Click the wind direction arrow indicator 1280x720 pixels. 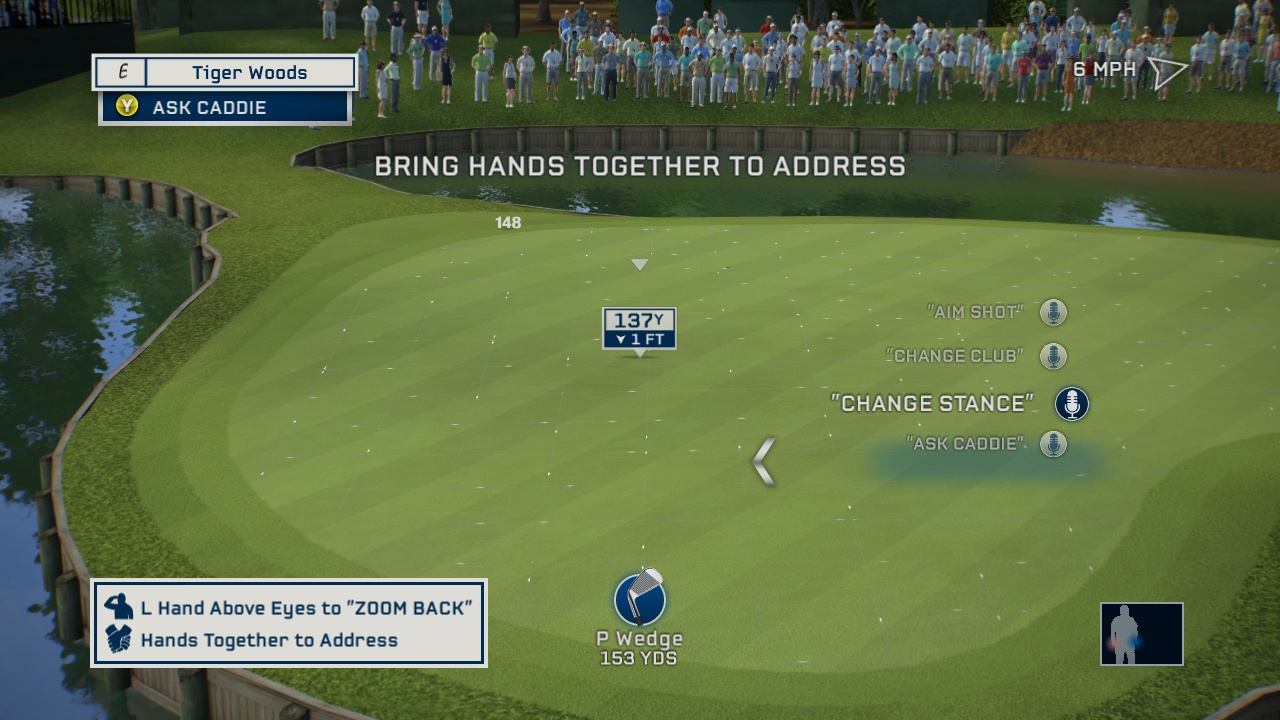(x=1166, y=71)
